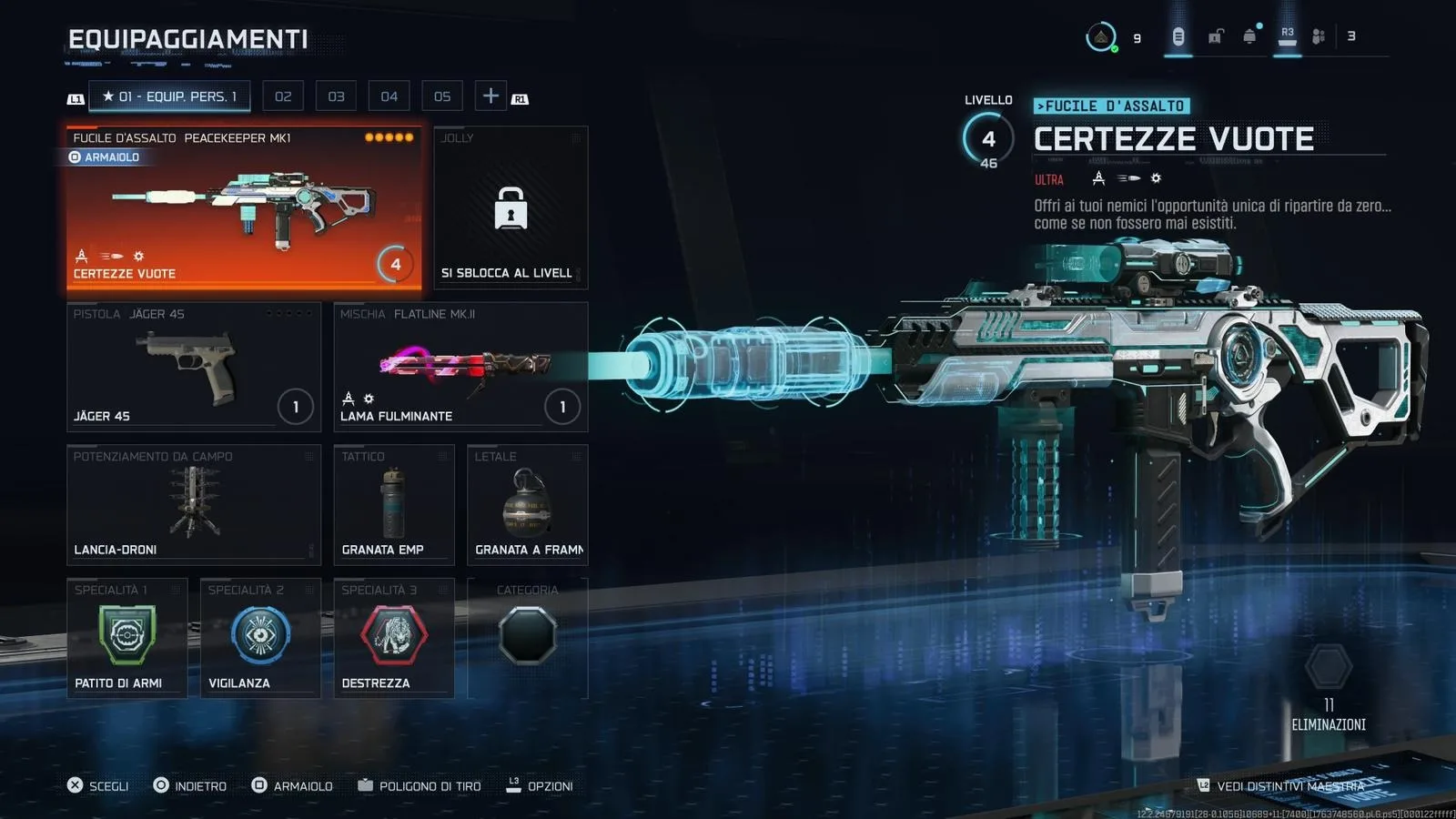Change the Vigilanza perk
Screen dimensions: 1456x819
point(260,638)
